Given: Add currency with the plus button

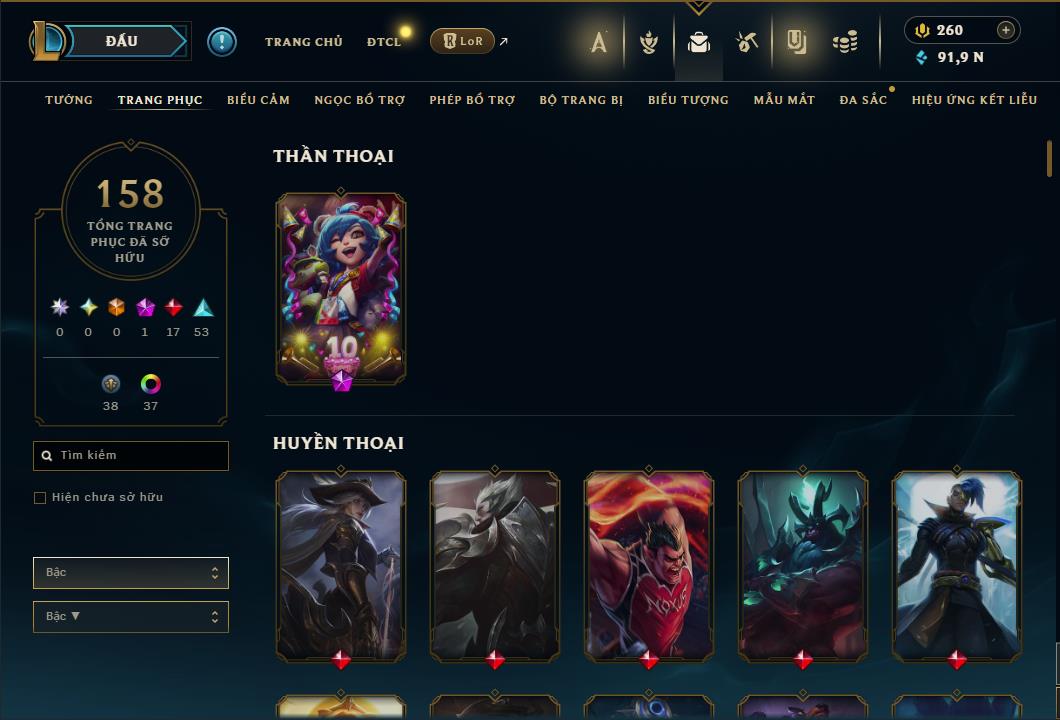Looking at the screenshot, I should pos(1006,30).
